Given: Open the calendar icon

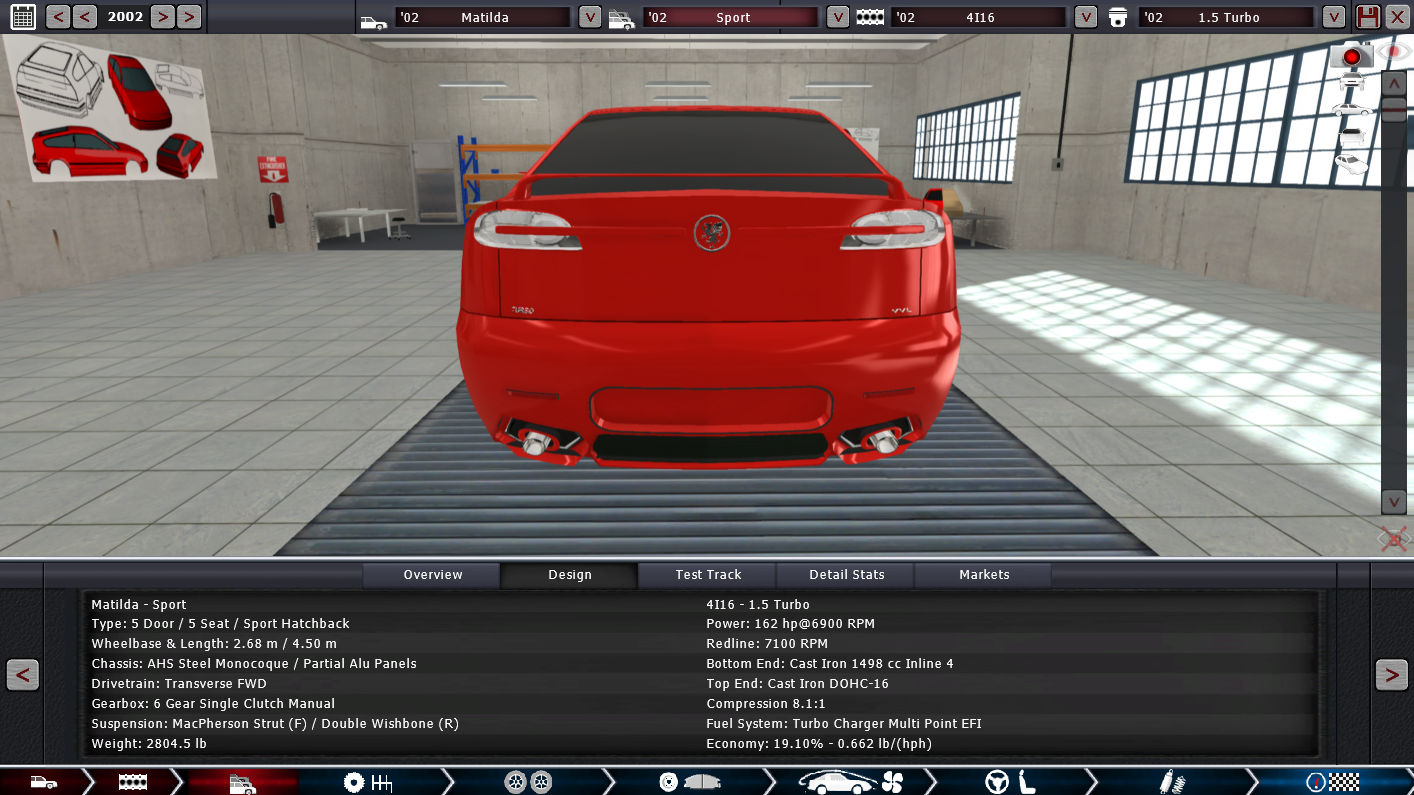Looking at the screenshot, I should [22, 16].
